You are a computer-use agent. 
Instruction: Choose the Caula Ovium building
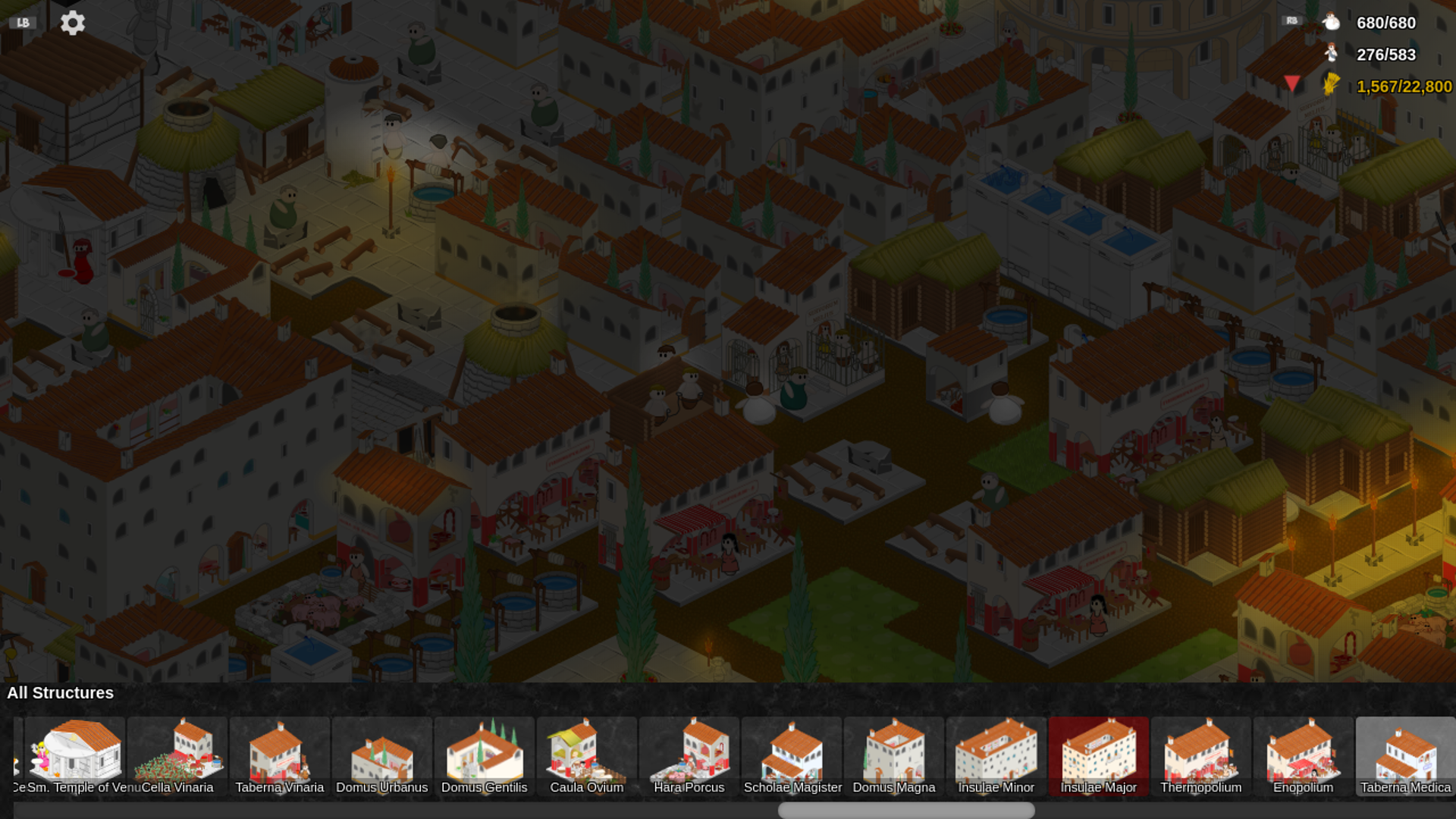coord(587,756)
